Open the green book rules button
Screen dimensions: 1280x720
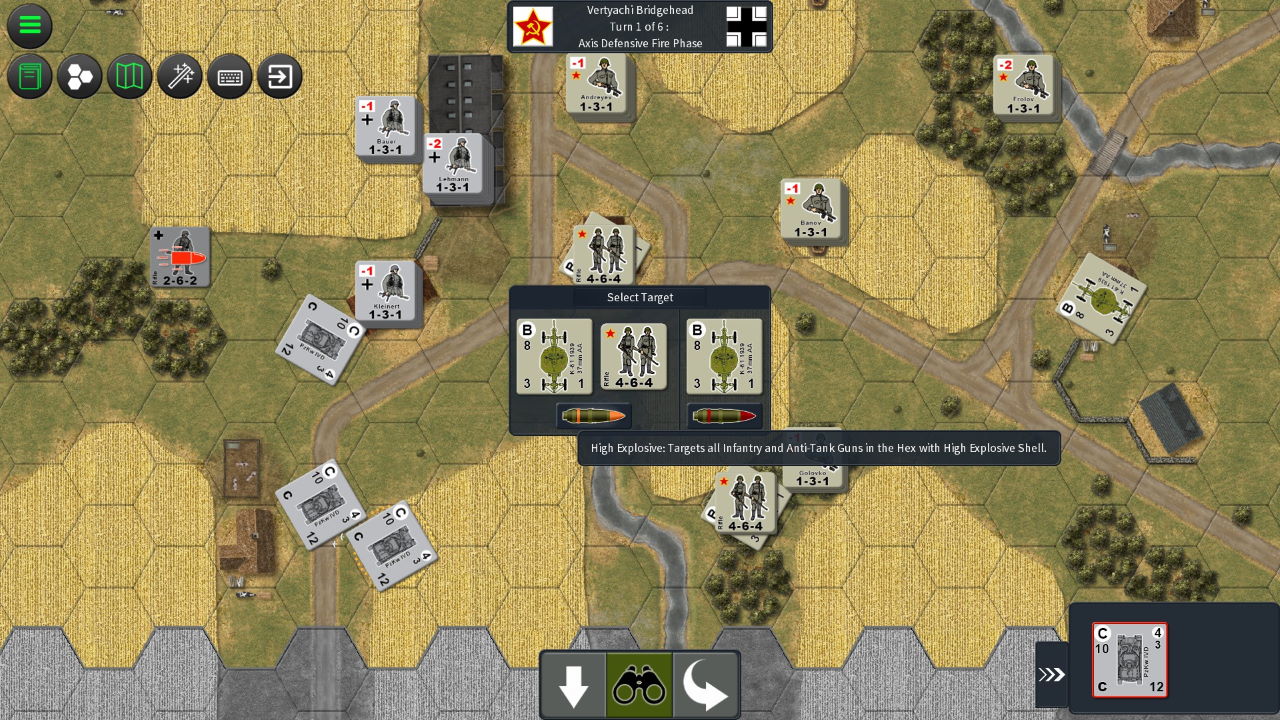coord(30,76)
